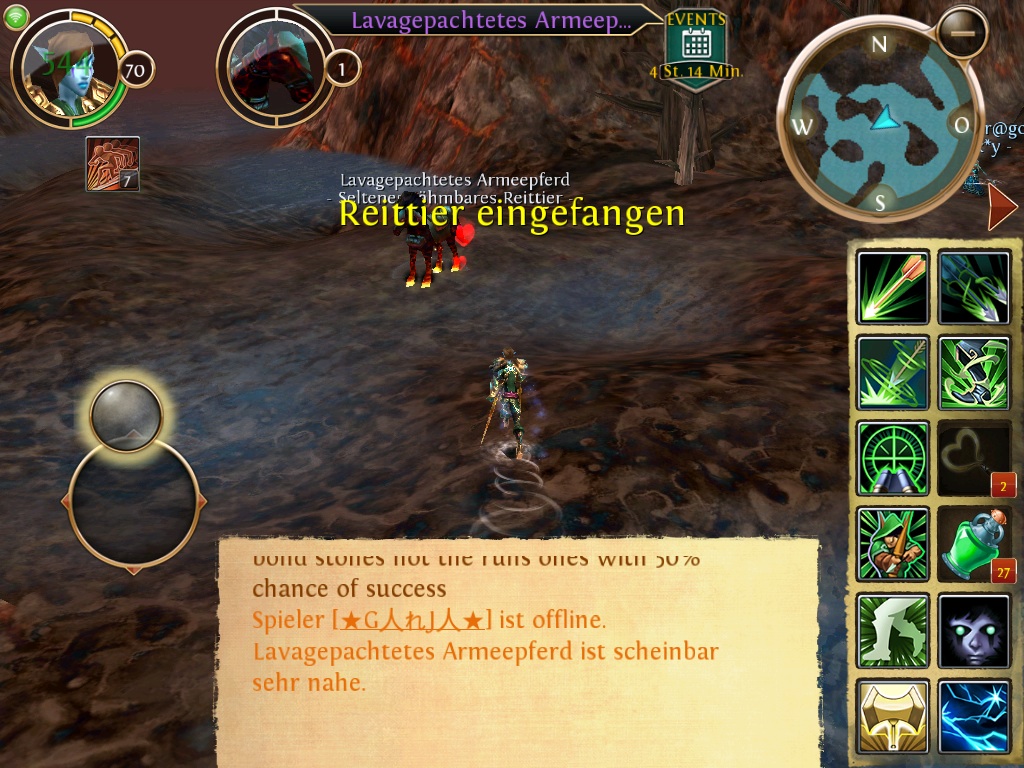Use the white leg kick skill

tap(892, 631)
